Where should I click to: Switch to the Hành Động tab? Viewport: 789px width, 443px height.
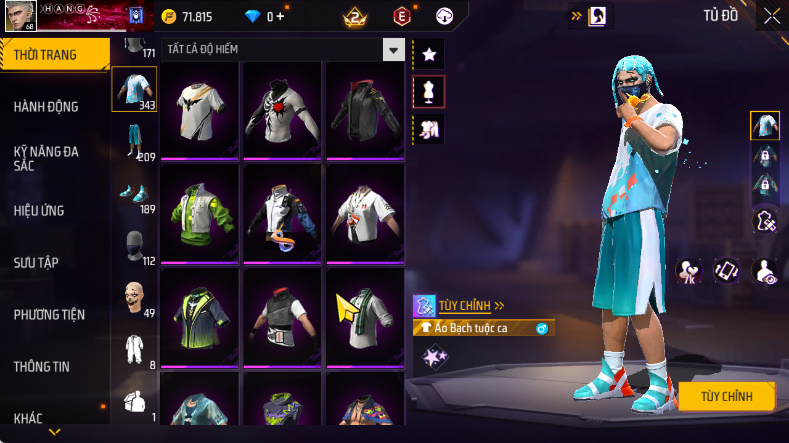(x=47, y=107)
